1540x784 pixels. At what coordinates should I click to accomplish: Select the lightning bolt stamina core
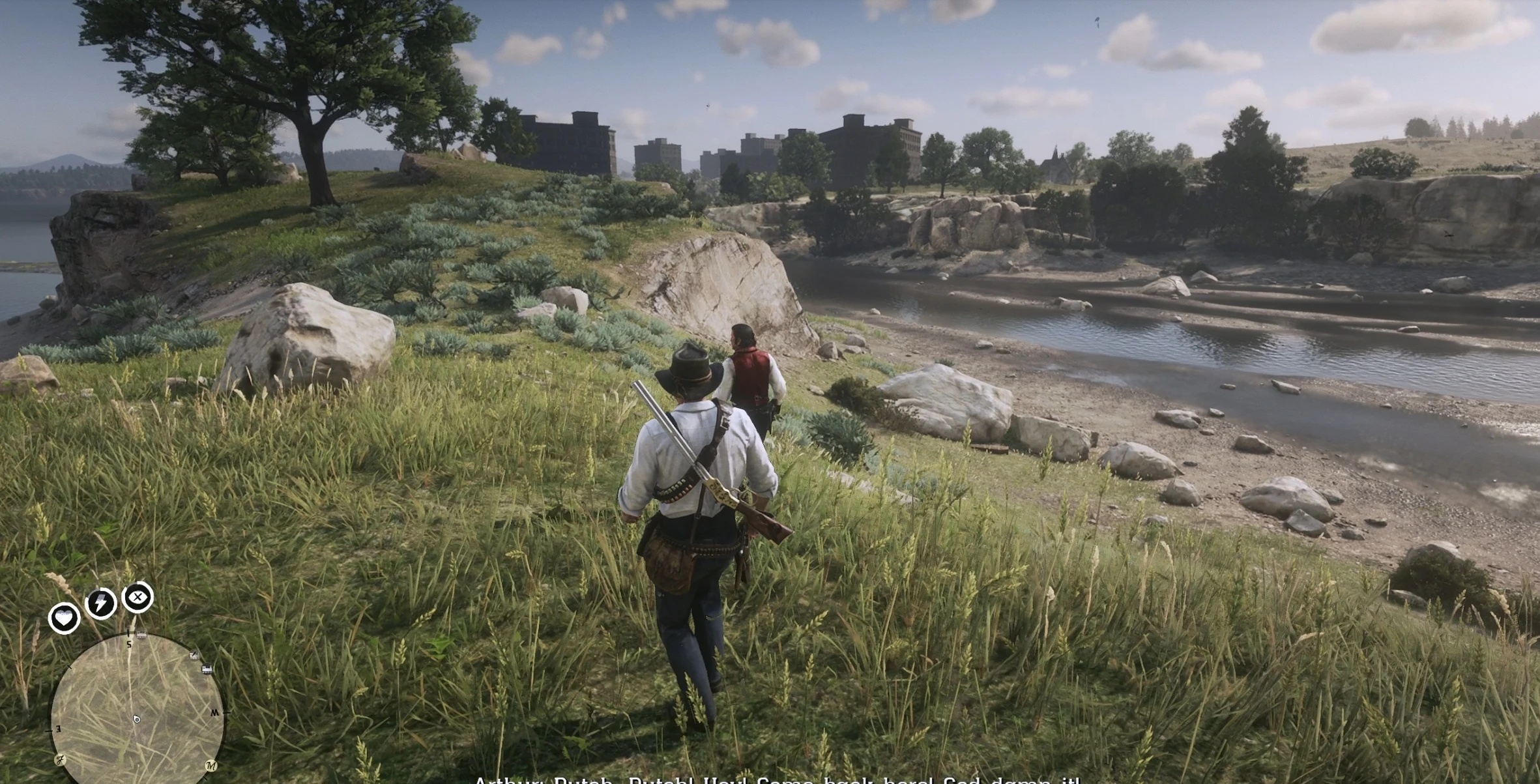[x=101, y=603]
